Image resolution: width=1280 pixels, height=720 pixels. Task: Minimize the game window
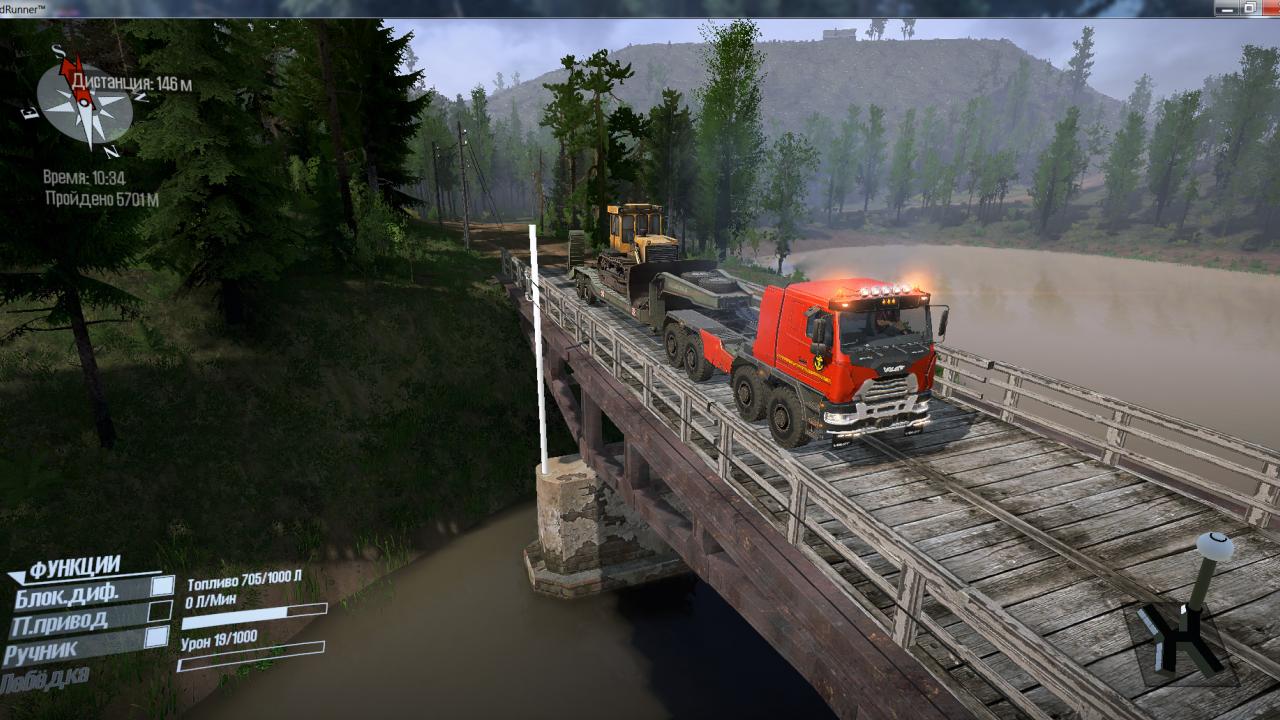[1227, 8]
